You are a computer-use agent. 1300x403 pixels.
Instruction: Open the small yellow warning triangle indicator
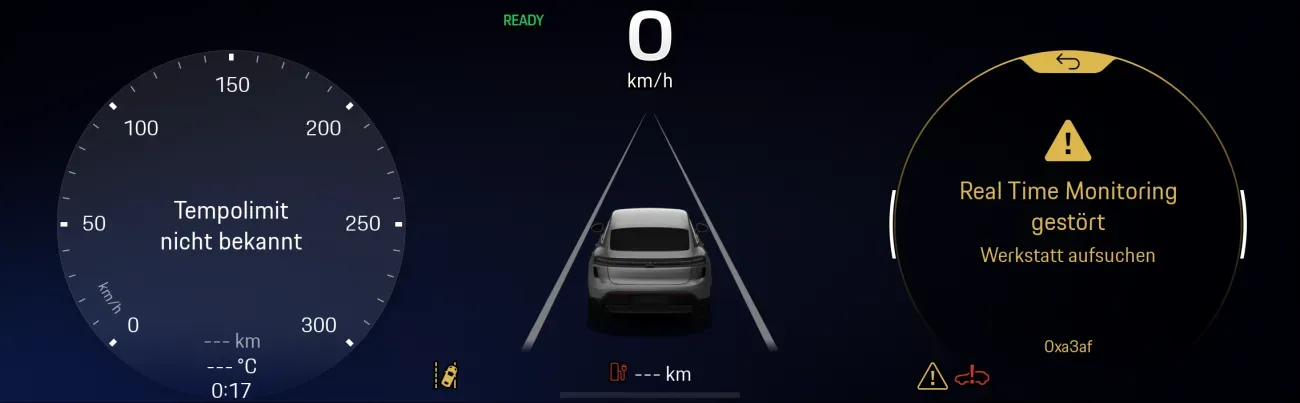click(932, 376)
